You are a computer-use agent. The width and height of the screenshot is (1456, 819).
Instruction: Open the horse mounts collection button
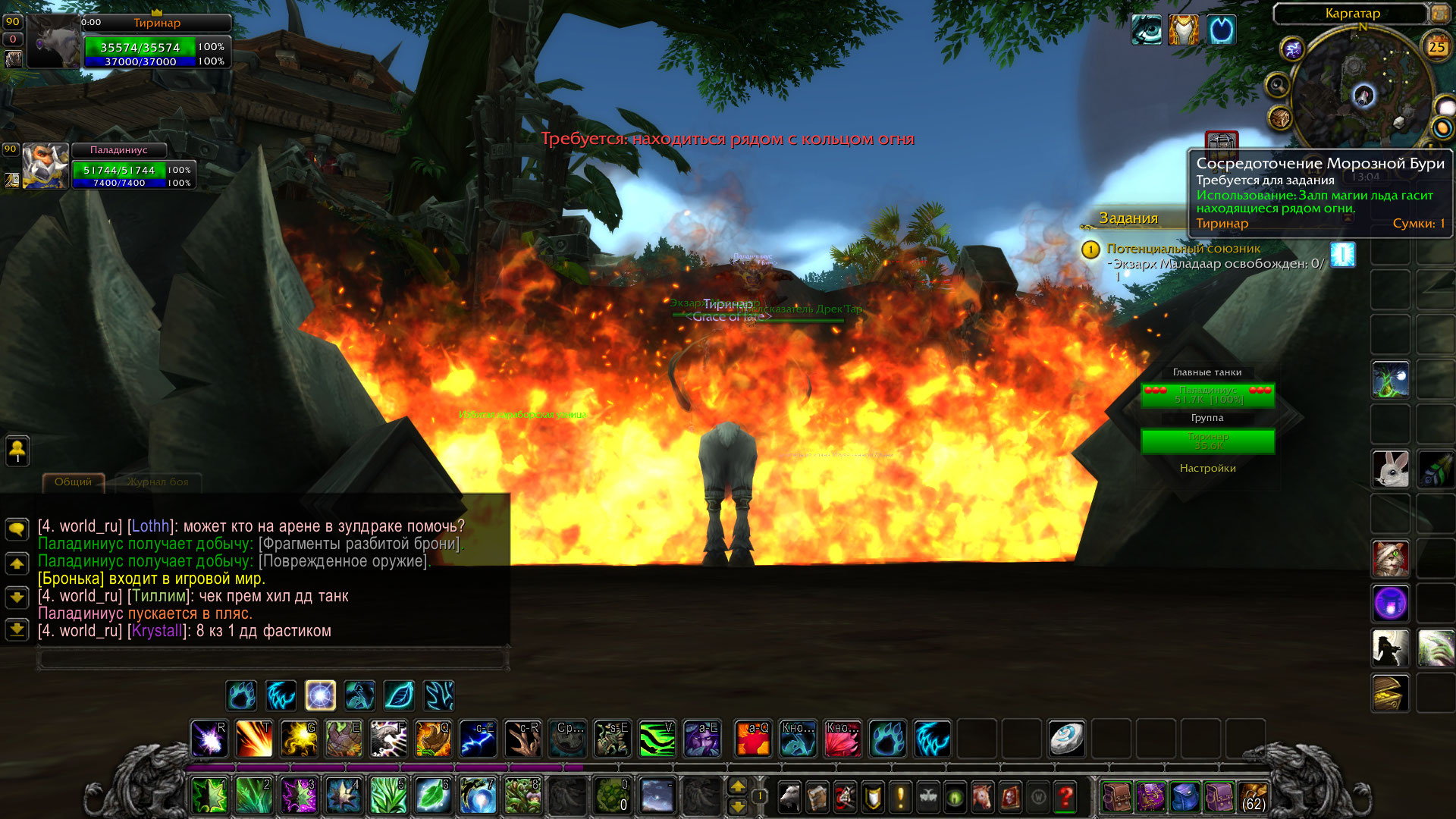point(981,796)
